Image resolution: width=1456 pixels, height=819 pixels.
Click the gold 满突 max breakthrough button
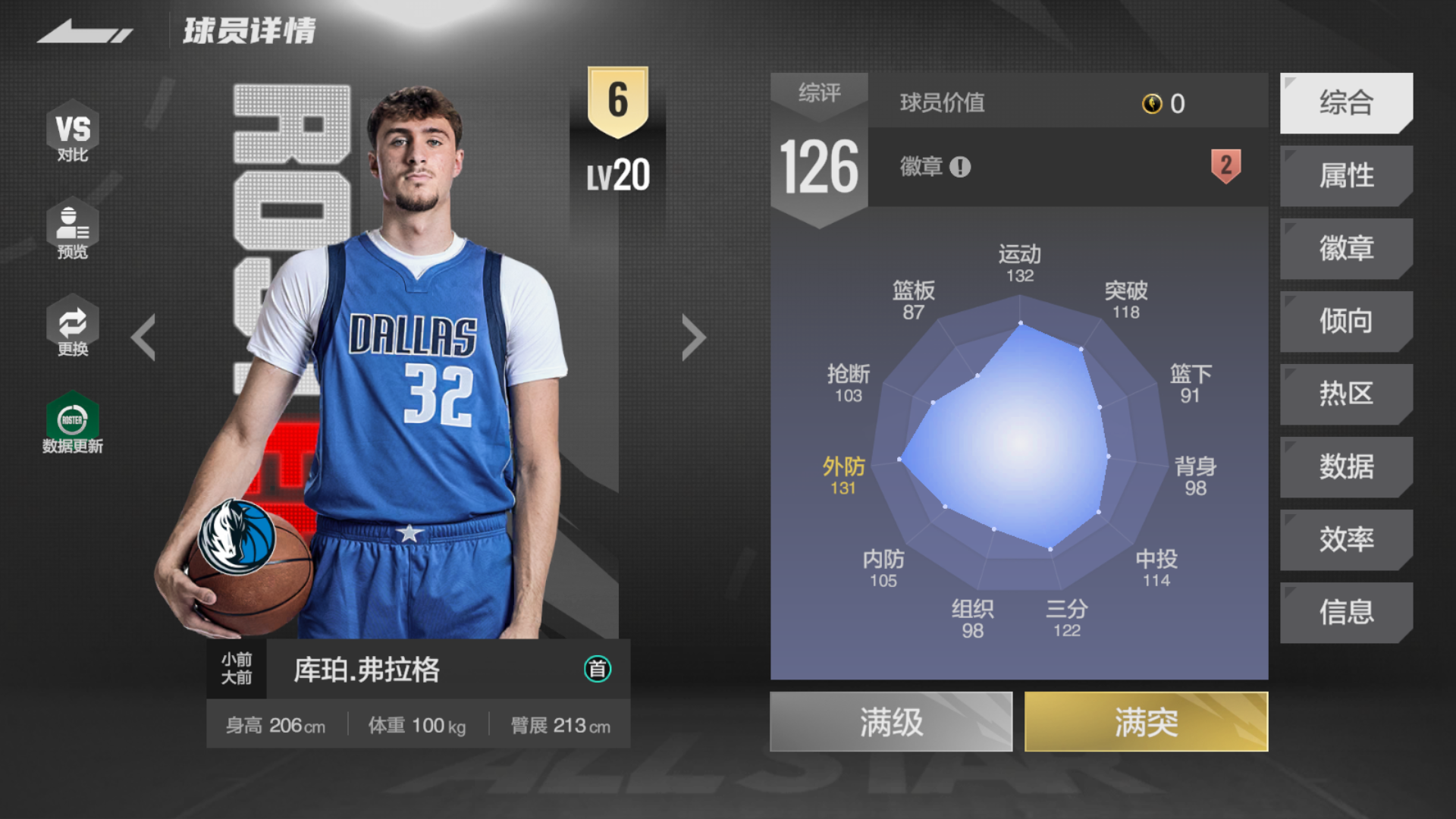(1146, 722)
